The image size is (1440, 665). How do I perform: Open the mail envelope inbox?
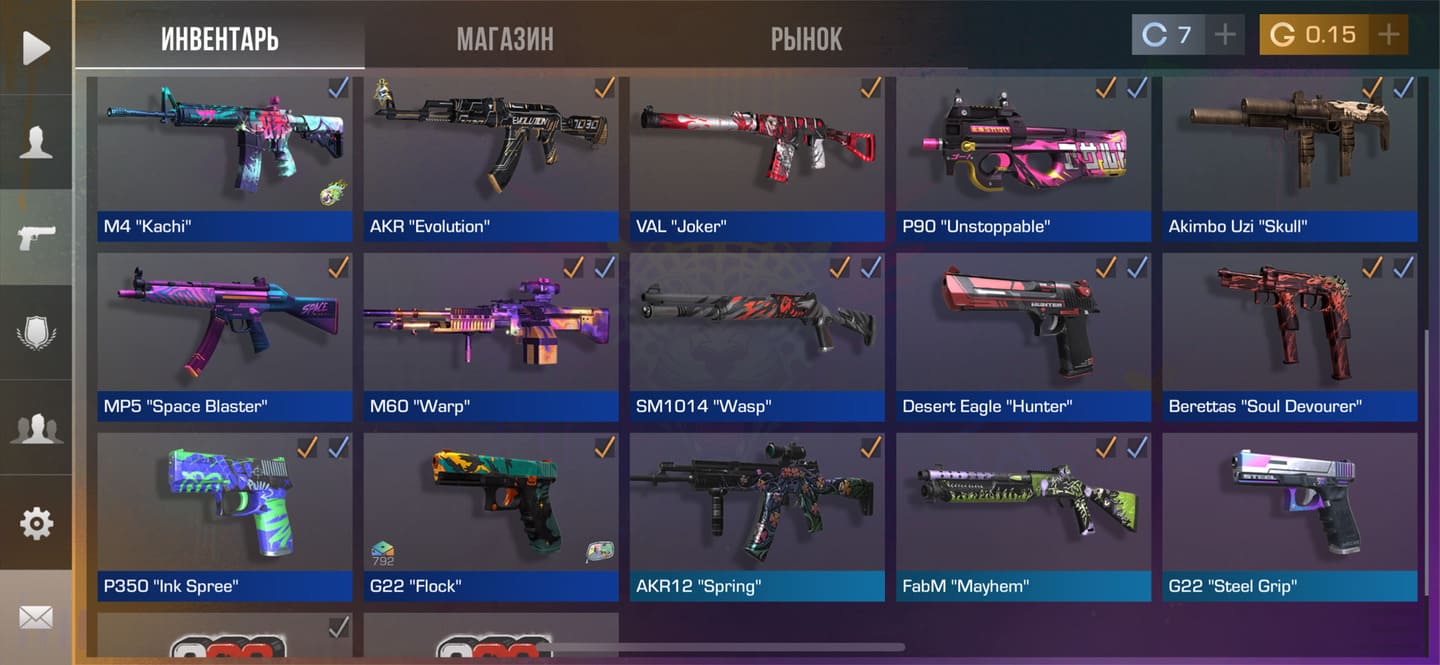click(36, 617)
